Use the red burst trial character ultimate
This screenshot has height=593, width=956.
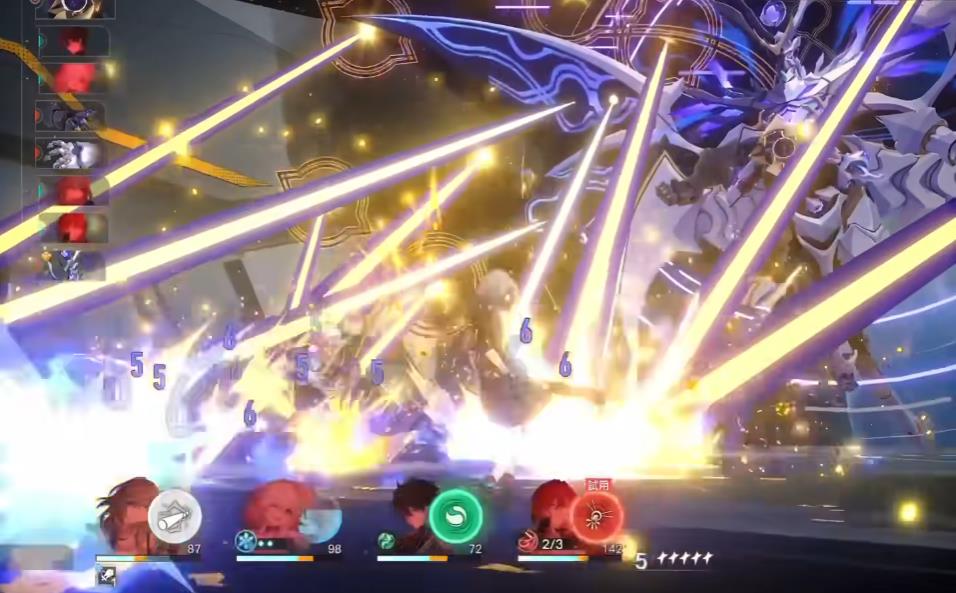point(597,517)
